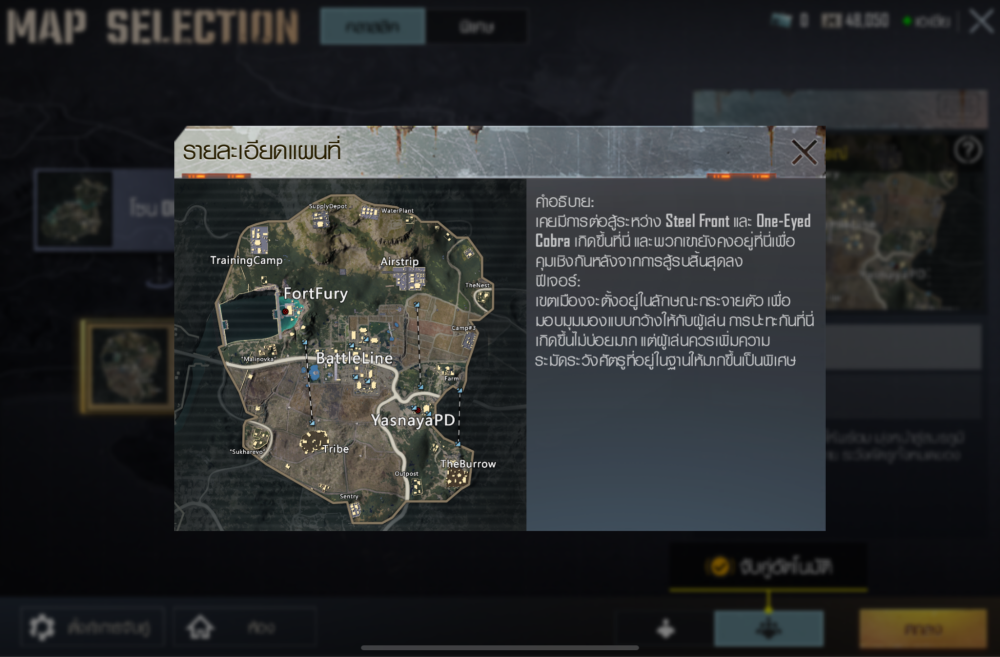Toggle the yellow checkmark option
The height and width of the screenshot is (657, 1000).
pyautogui.click(x=718, y=567)
